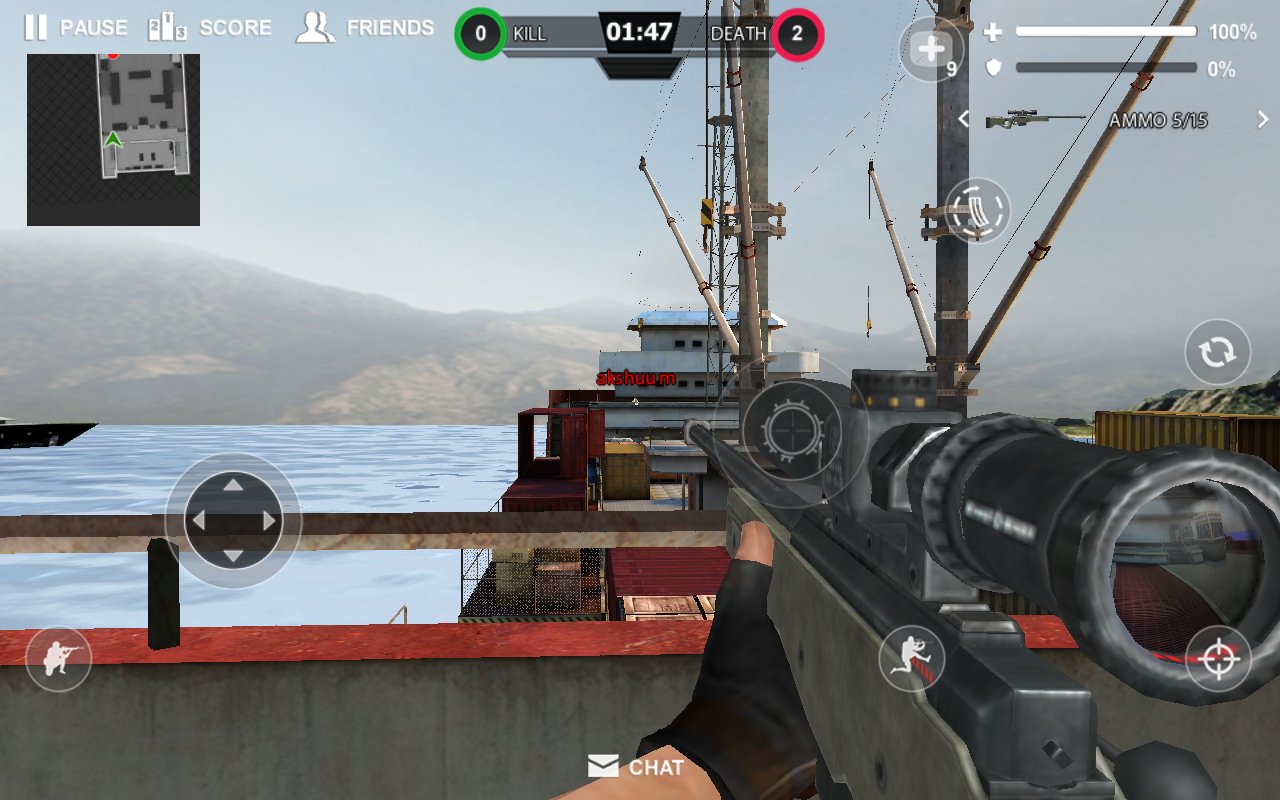Image resolution: width=1280 pixels, height=800 pixels.
Task: Open the Score board
Action: (x=210, y=28)
